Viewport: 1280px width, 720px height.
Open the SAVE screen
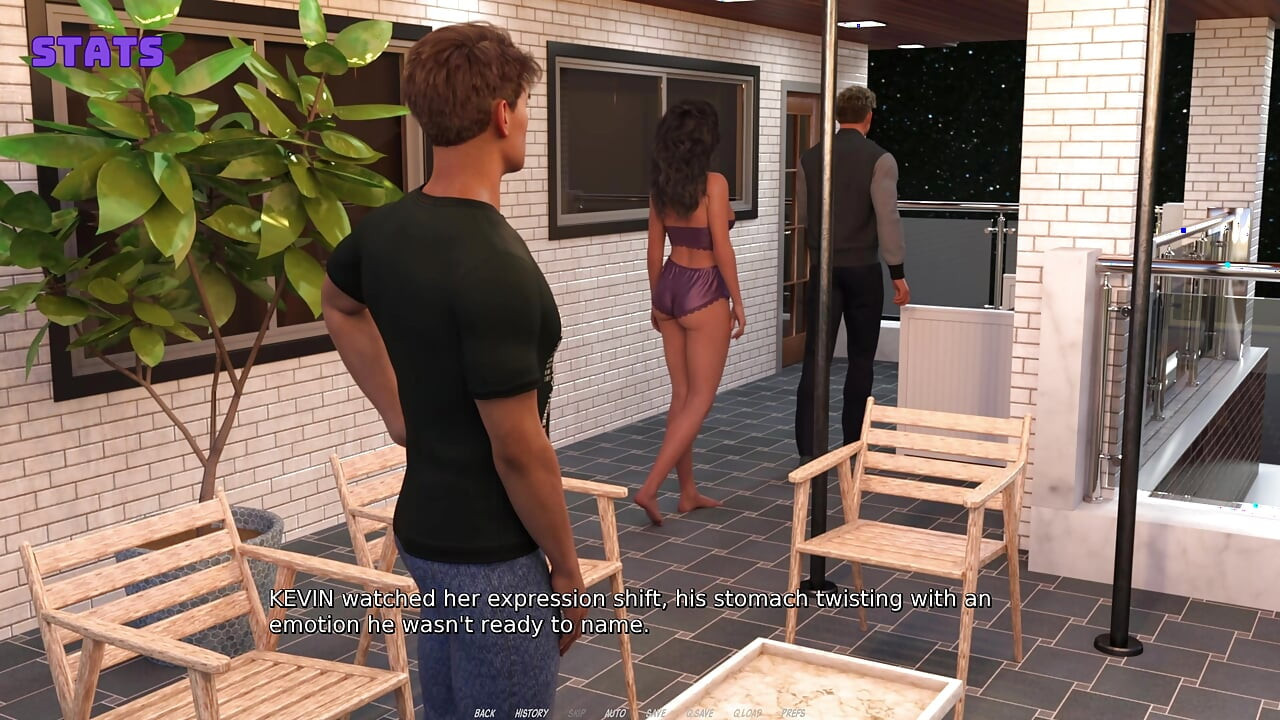656,714
